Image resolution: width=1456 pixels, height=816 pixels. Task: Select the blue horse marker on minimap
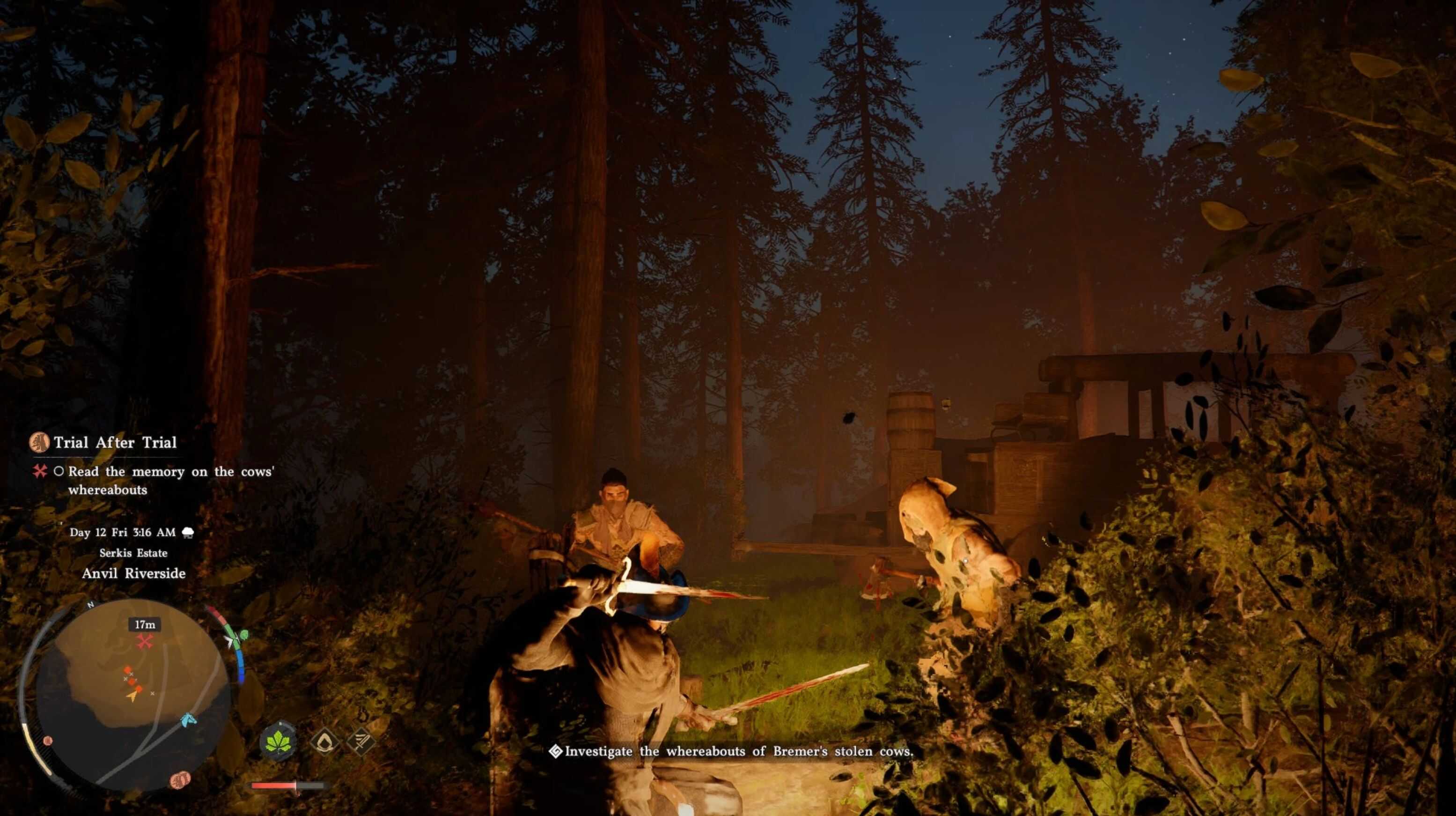click(x=188, y=720)
